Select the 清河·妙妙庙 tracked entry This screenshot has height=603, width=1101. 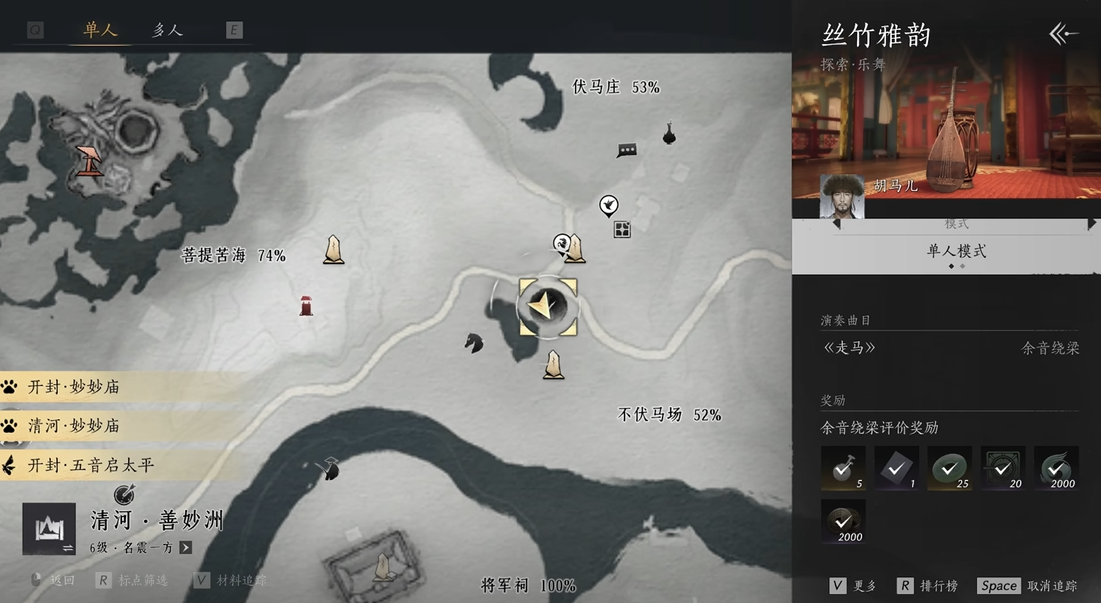click(x=75, y=426)
